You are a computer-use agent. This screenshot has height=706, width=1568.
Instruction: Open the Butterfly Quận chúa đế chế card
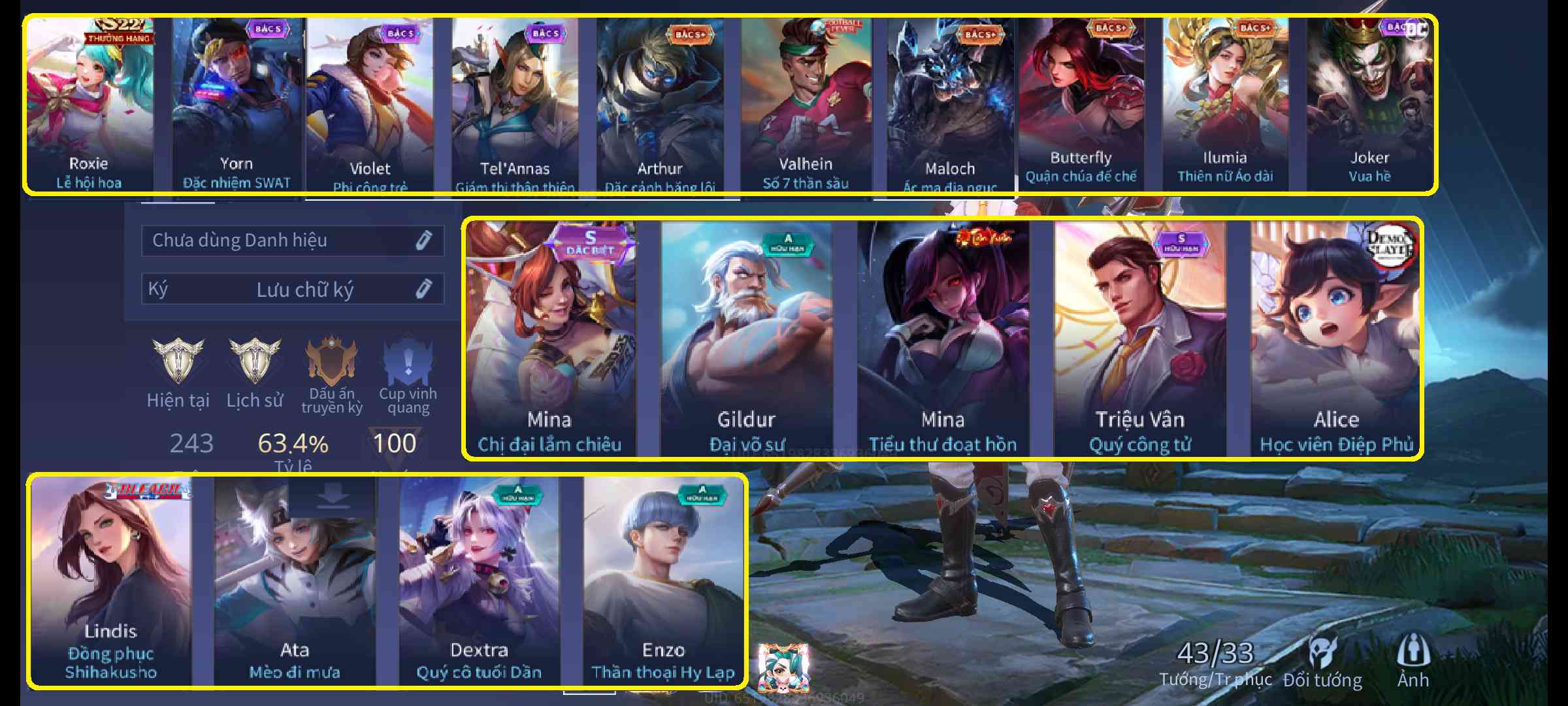point(1081,105)
